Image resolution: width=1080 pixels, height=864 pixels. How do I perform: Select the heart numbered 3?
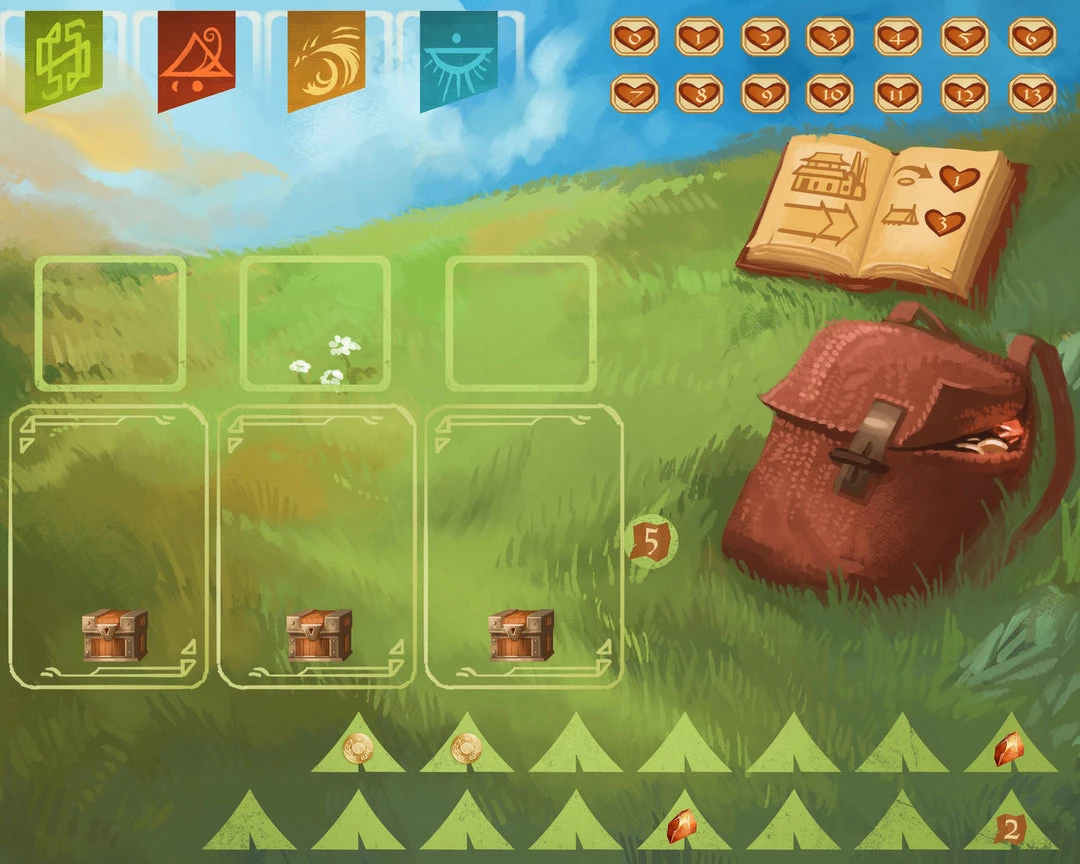point(830,38)
